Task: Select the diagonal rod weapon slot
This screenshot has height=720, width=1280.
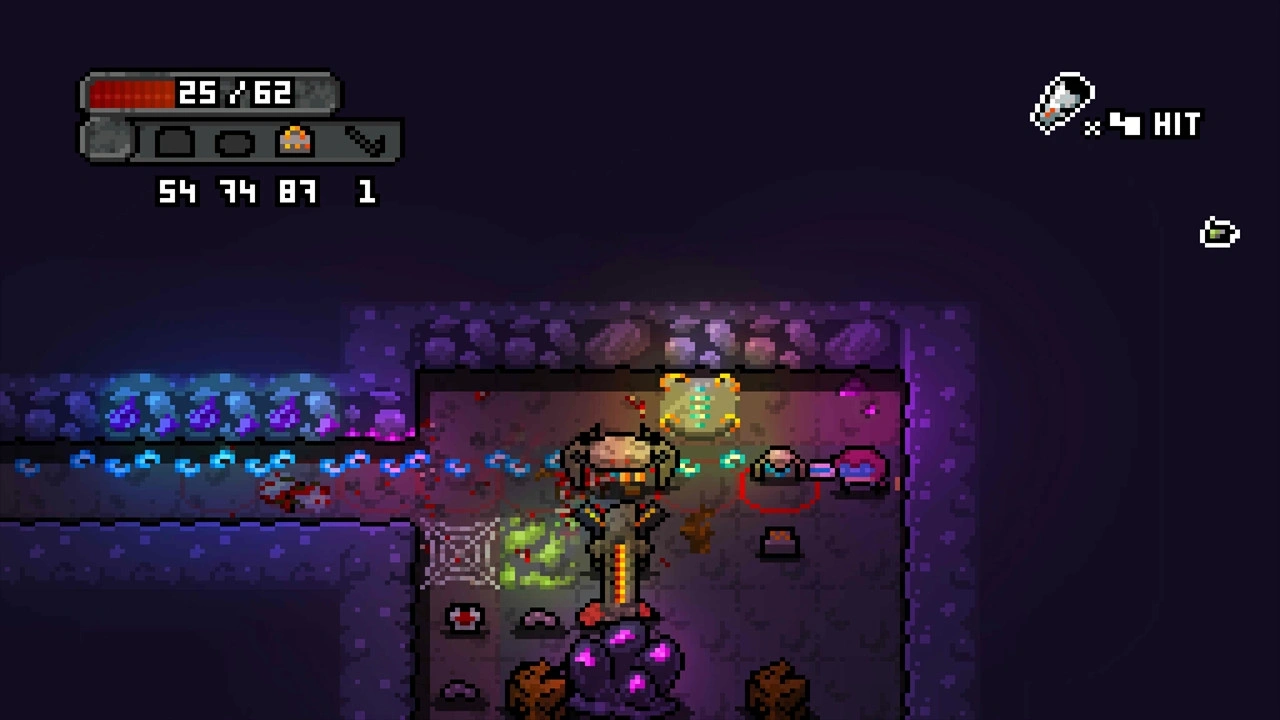Action: pyautogui.click(x=366, y=142)
